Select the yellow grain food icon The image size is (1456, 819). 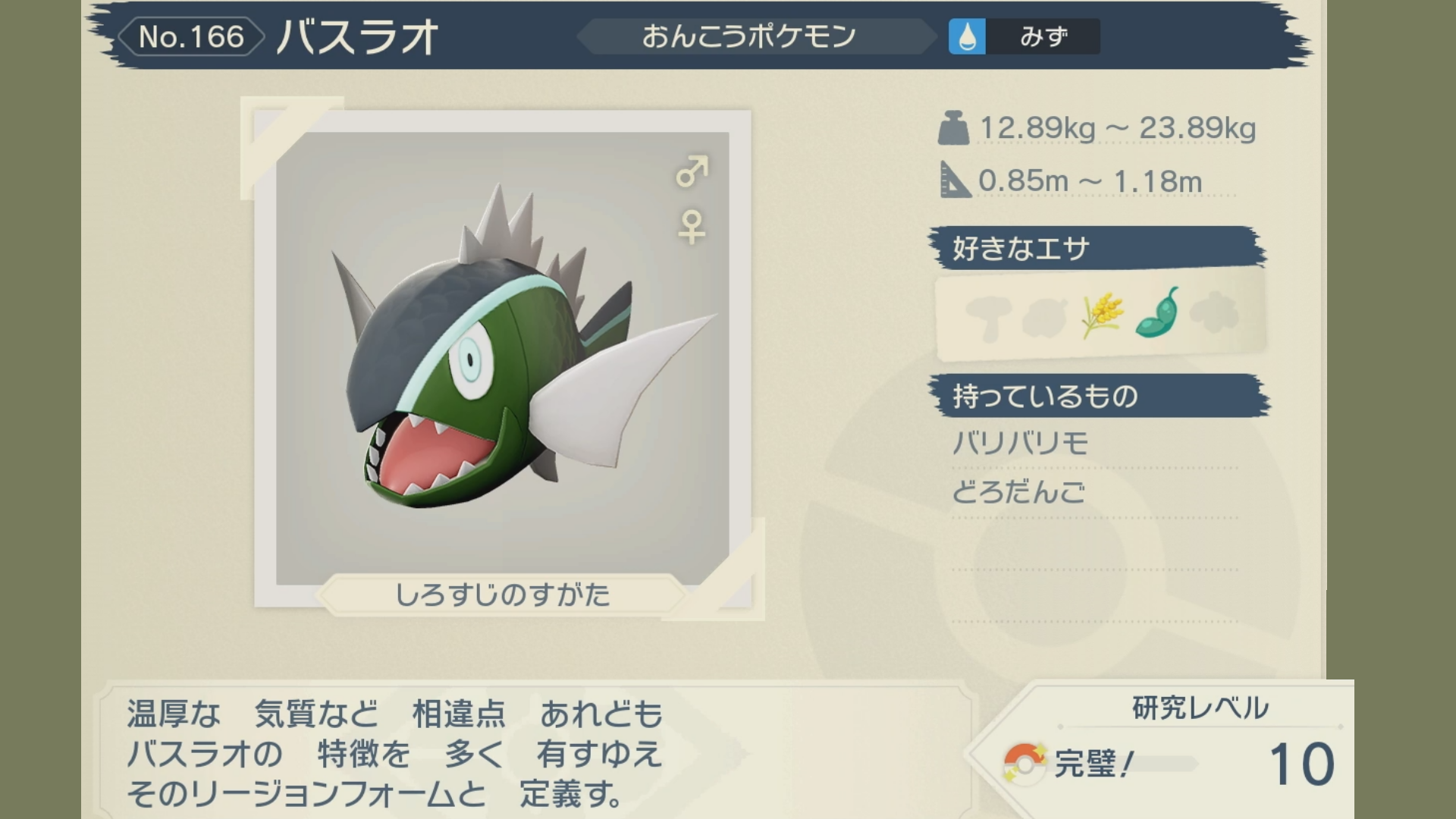click(1102, 314)
